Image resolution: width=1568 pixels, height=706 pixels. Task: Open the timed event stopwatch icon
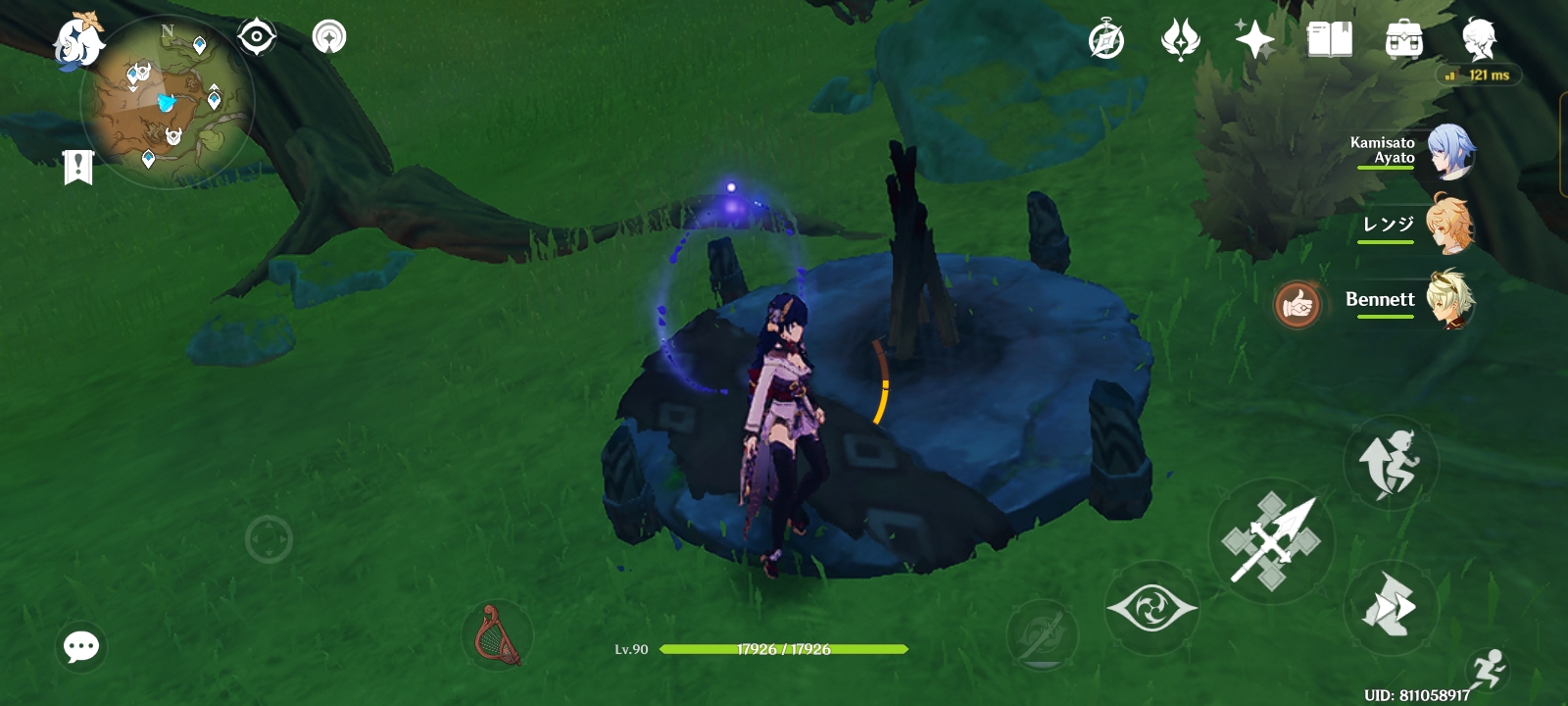pyautogui.click(x=1106, y=39)
